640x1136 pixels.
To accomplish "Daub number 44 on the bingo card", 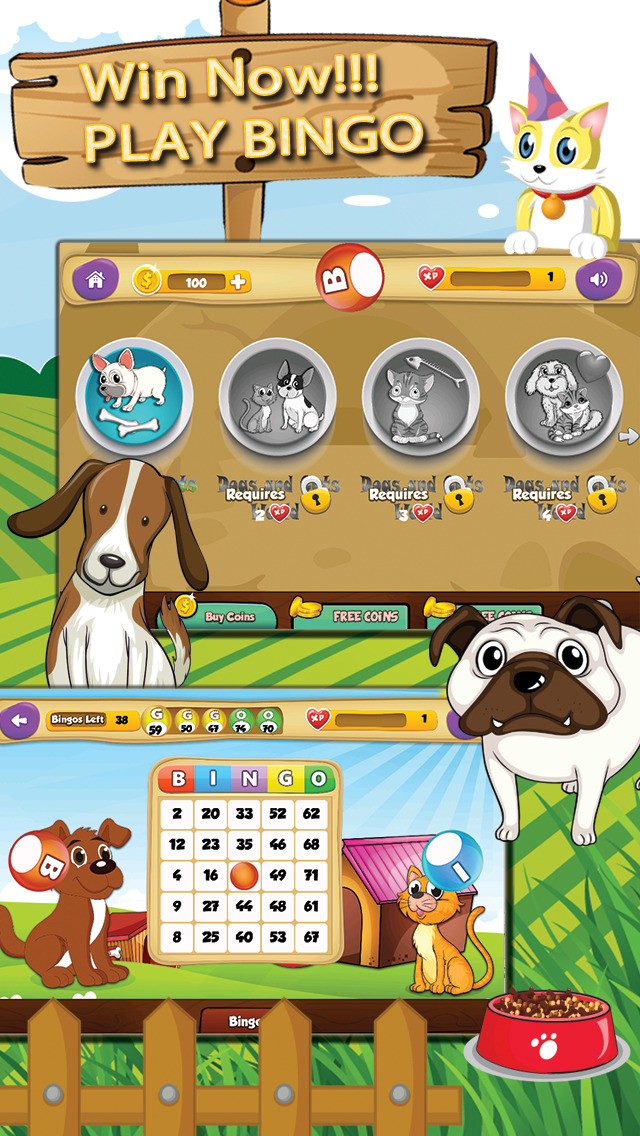I will pos(246,907).
